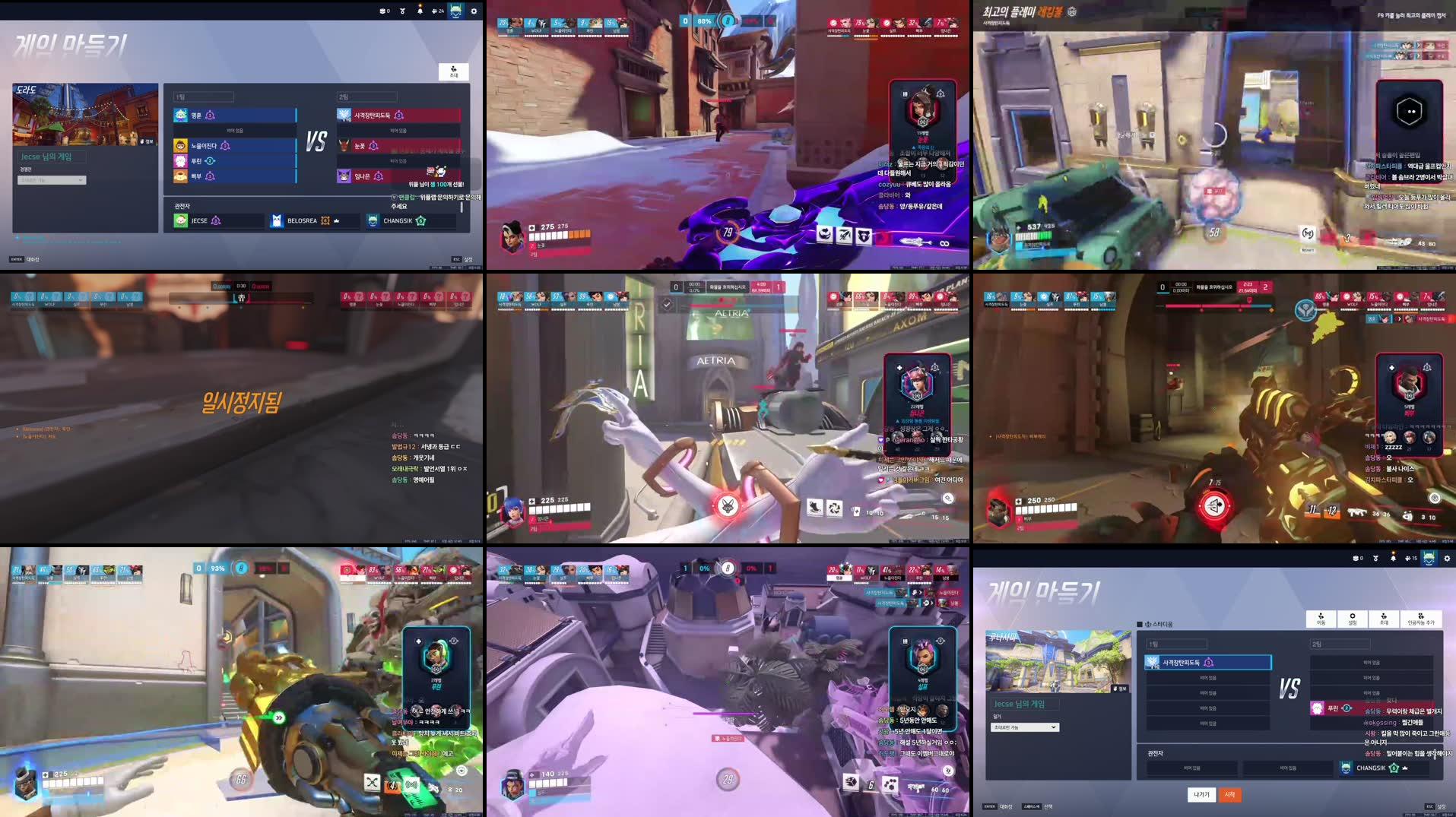Click the settings gear icon in the top bar
Screen dimensions: 1456x817
tap(1447, 559)
